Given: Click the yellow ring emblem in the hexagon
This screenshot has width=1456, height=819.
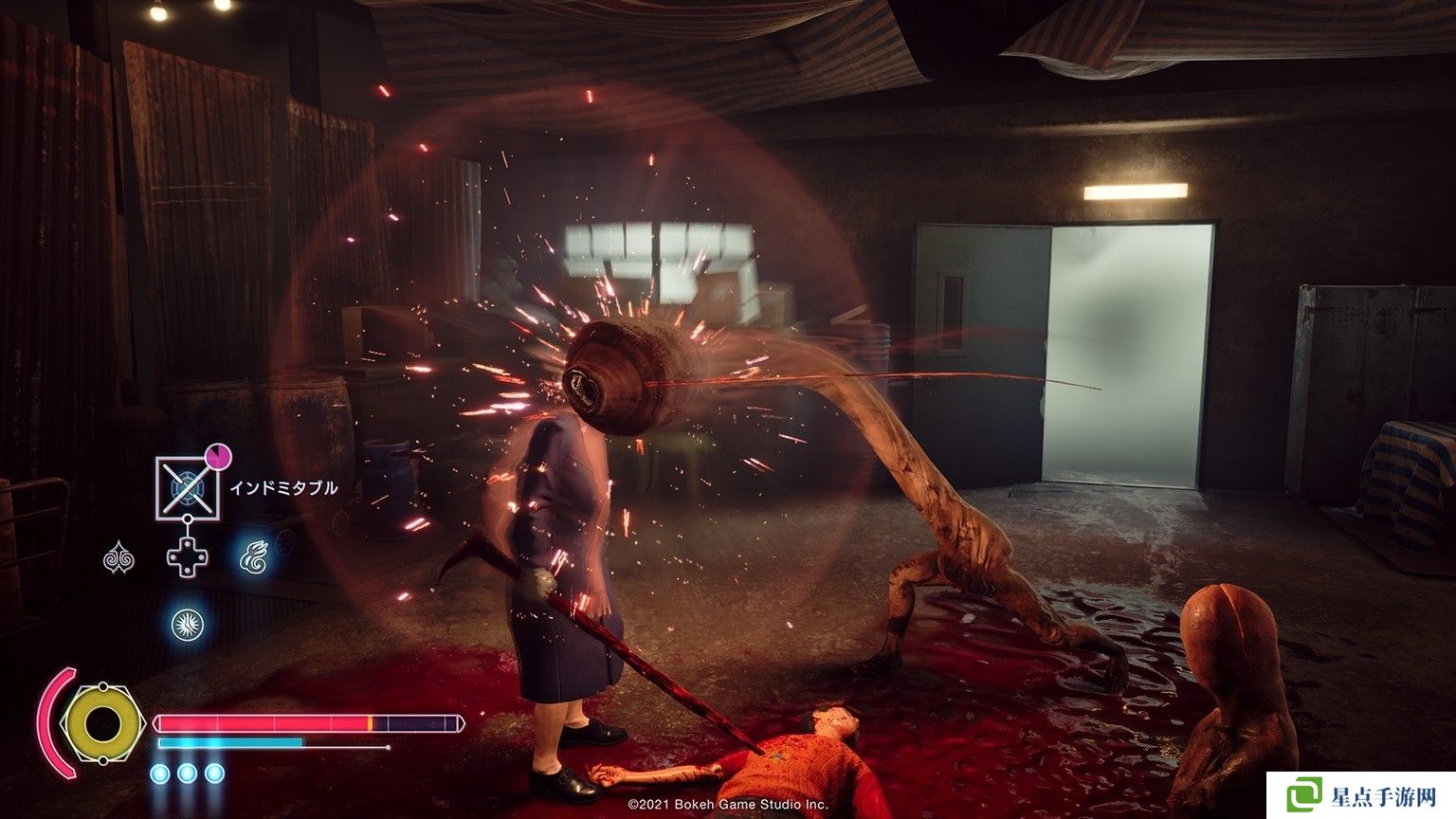Looking at the screenshot, I should [x=102, y=724].
